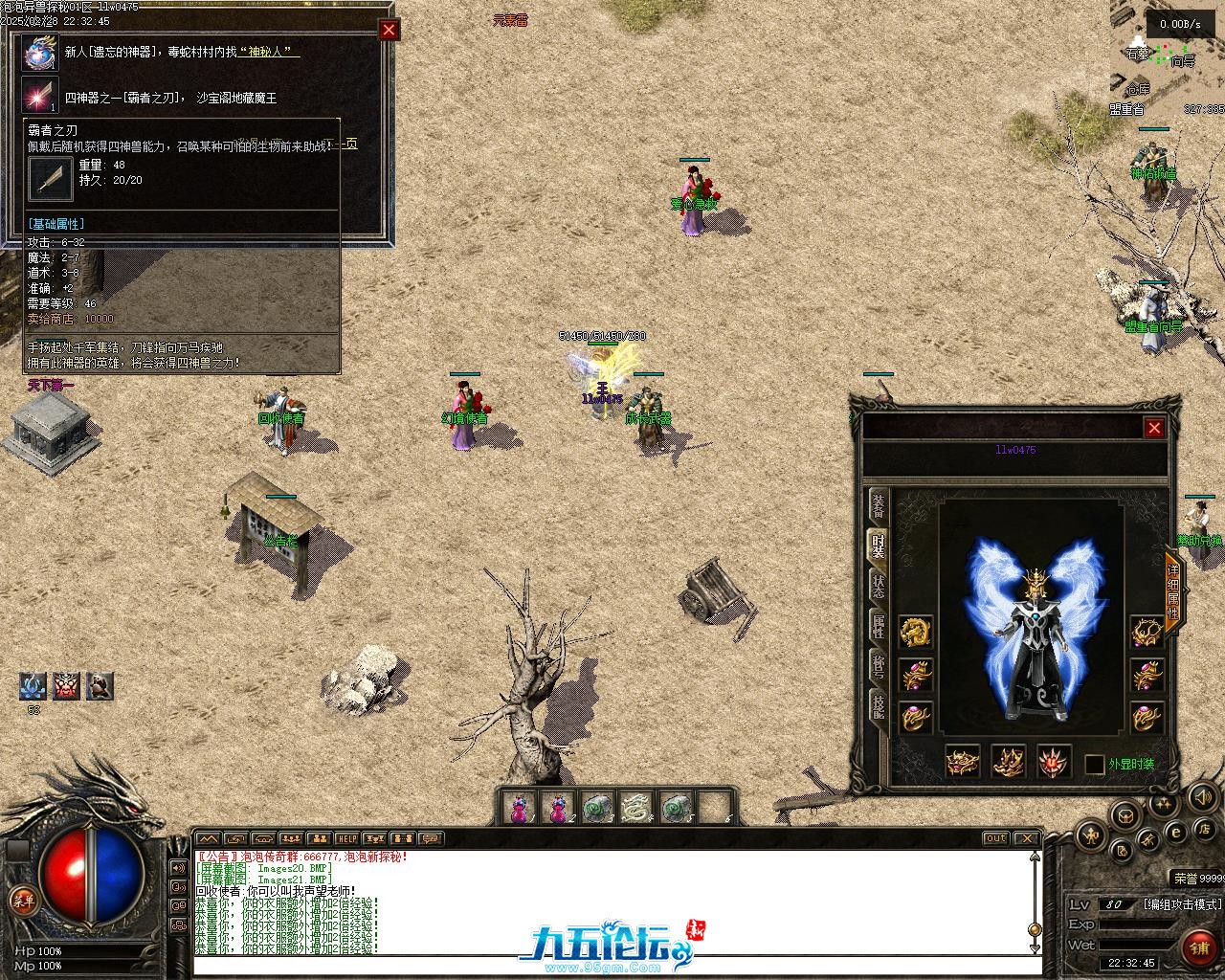Click the 菜单 menu button by the orb
The height and width of the screenshot is (980, 1225).
click(21, 900)
